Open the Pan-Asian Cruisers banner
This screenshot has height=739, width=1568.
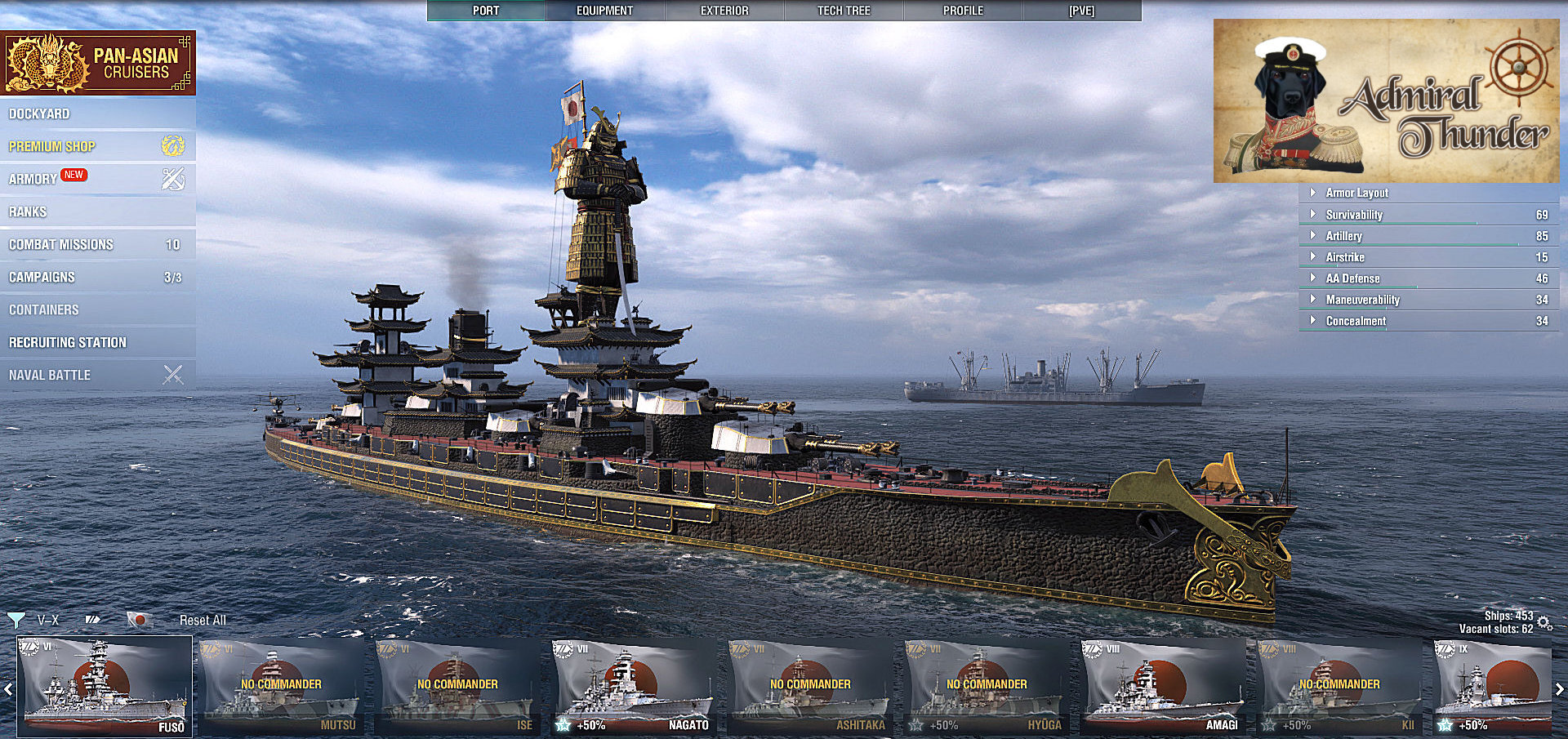[98, 63]
